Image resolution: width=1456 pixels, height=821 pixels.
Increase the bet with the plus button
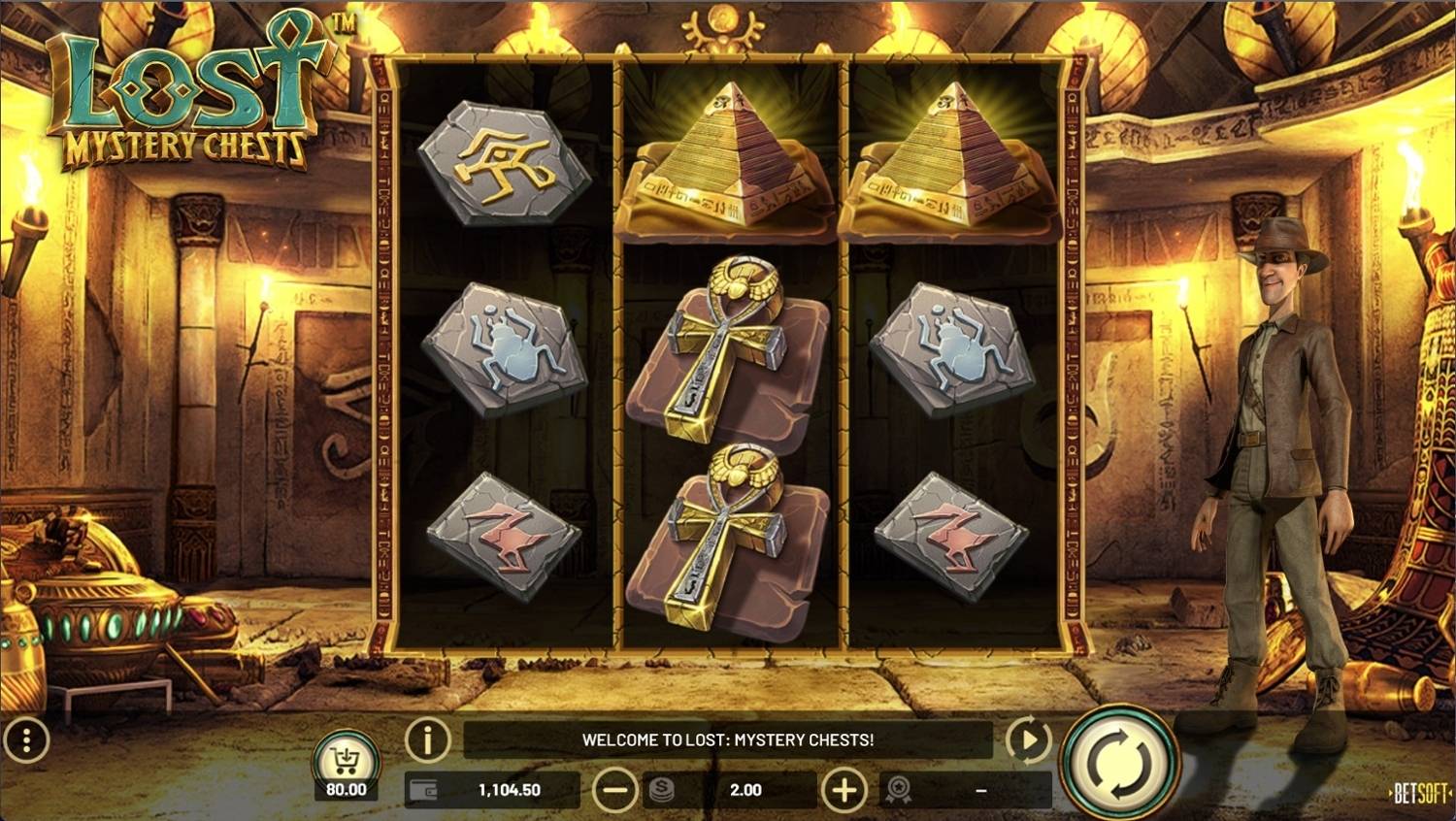pos(844,789)
